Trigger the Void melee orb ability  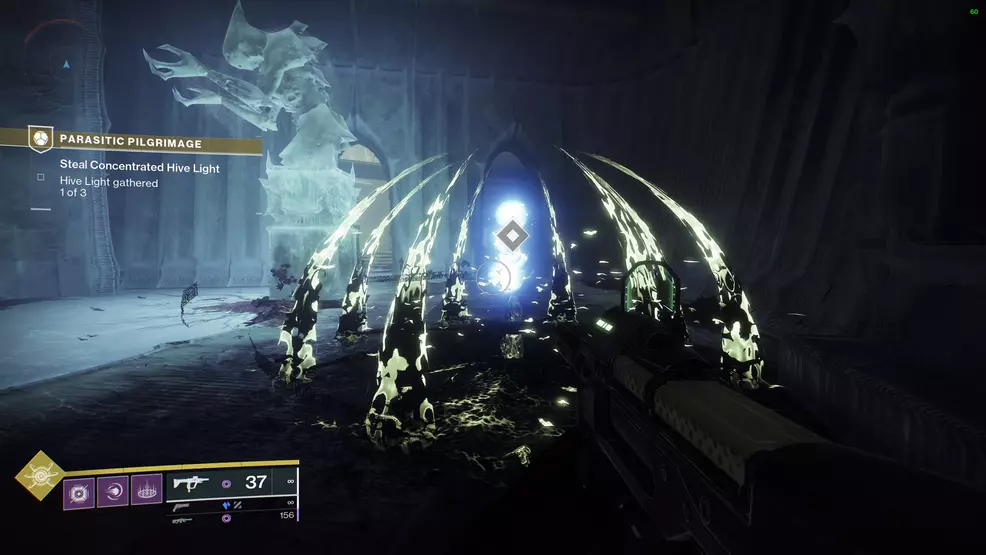coord(112,490)
